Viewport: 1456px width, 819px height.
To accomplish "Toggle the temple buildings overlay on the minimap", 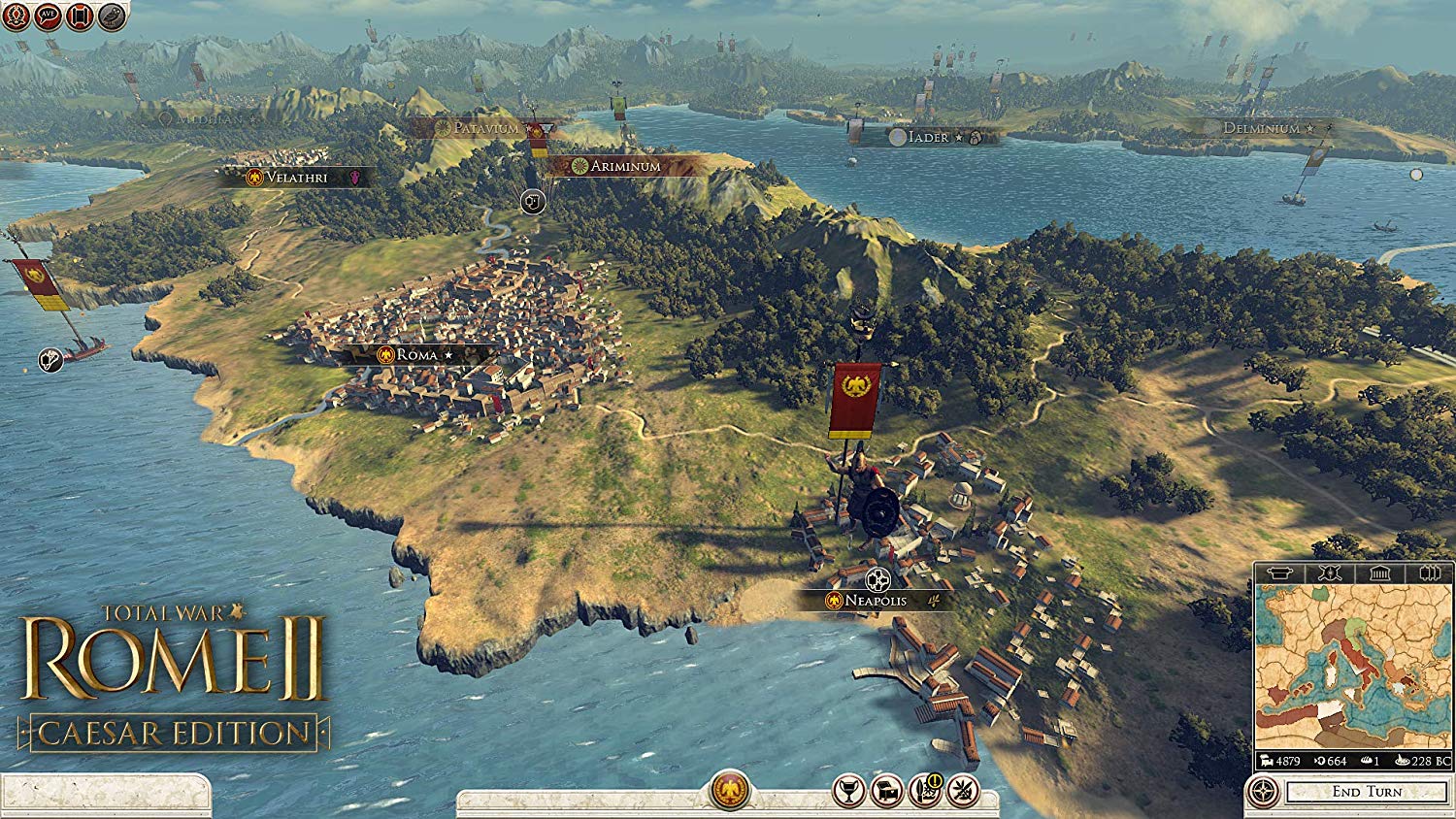I will click(x=1378, y=573).
